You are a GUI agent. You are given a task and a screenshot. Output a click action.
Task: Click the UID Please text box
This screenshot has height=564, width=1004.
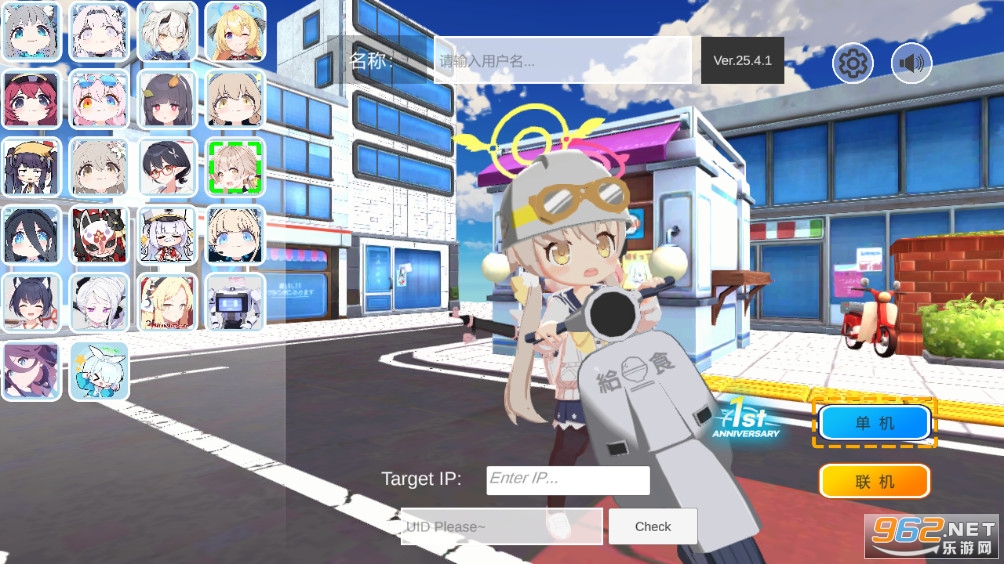pos(501,527)
